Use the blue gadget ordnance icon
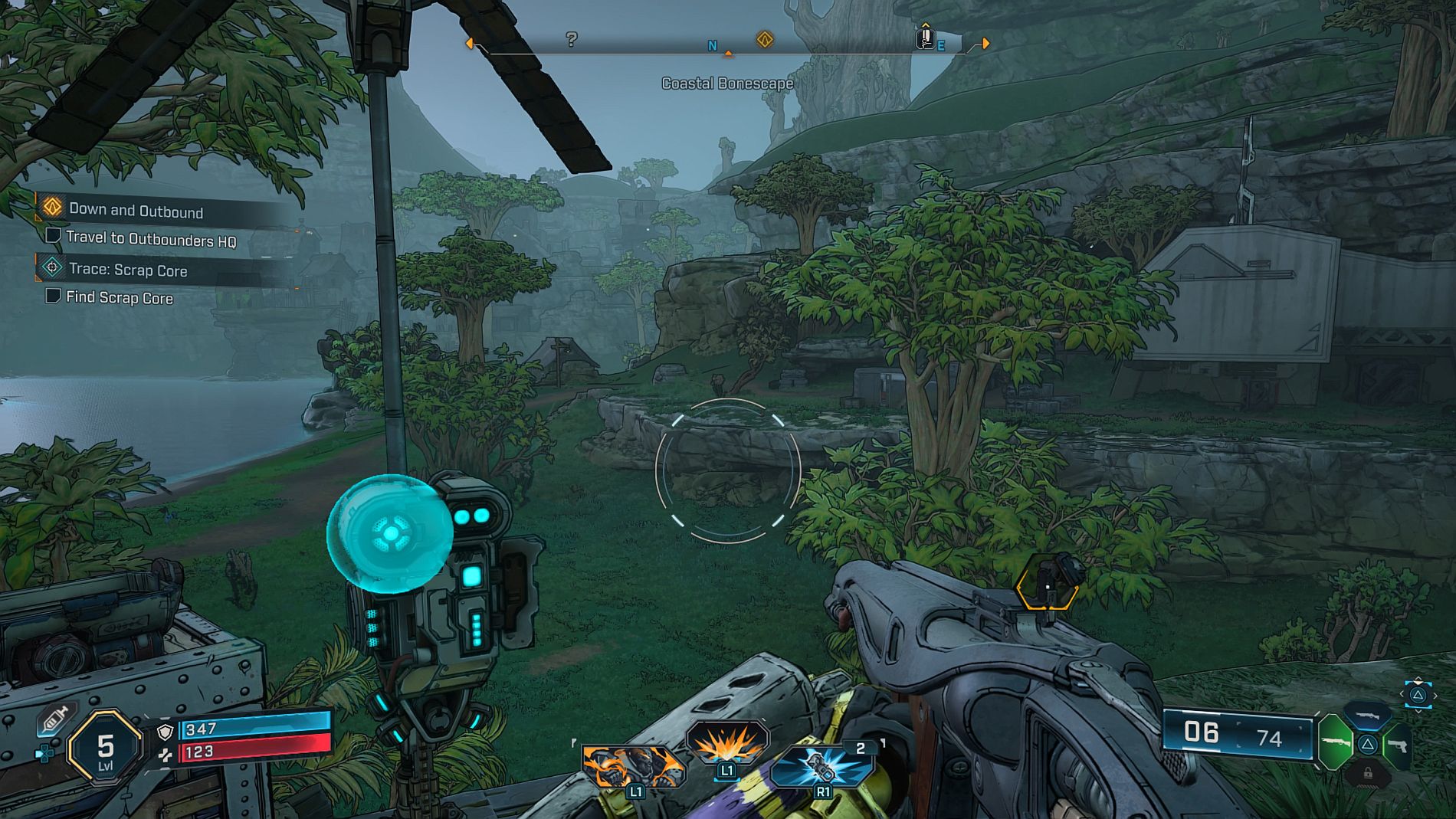Screen dimensions: 1456x819 [823, 766]
